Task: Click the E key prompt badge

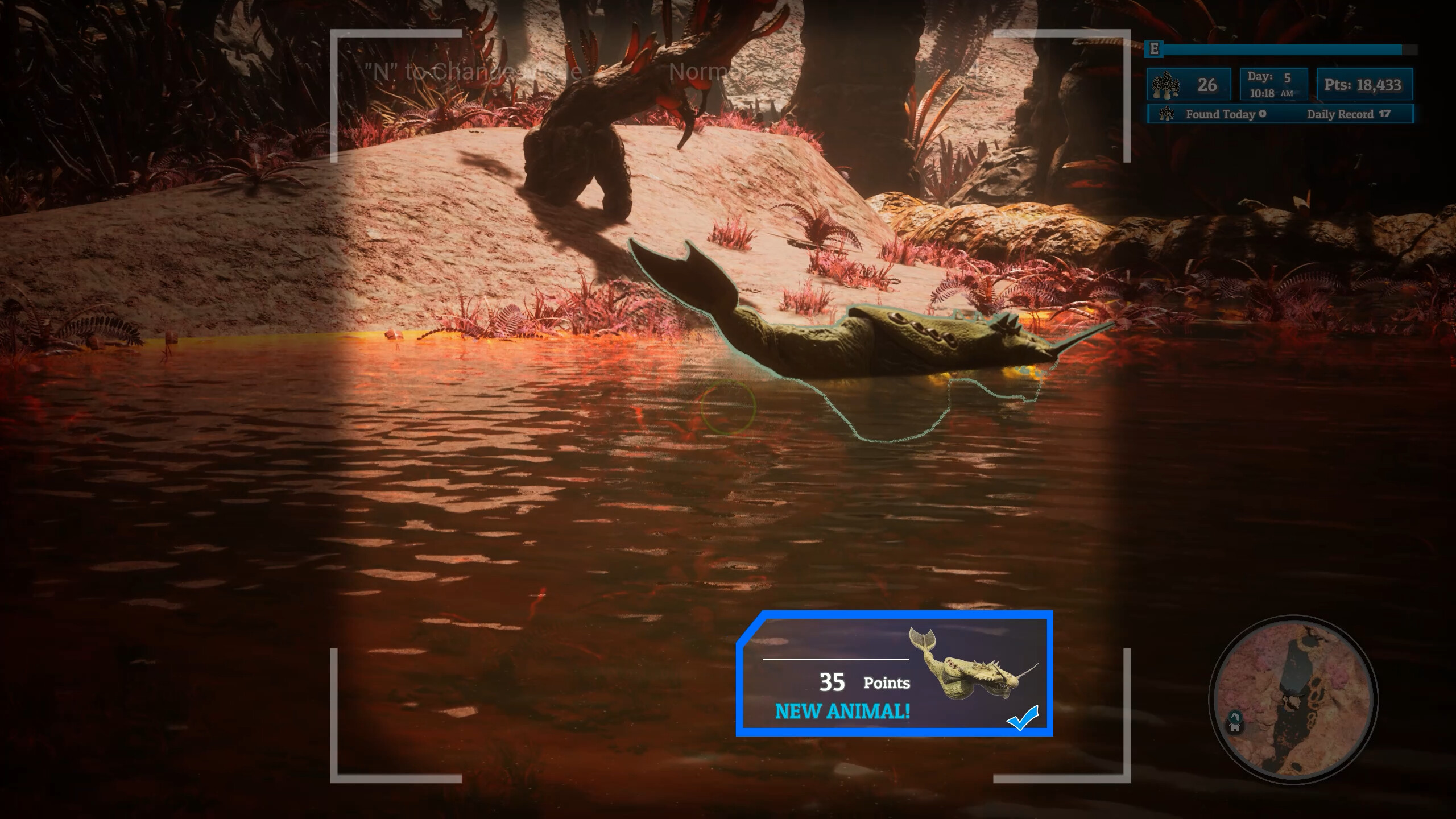Action: point(1154,49)
